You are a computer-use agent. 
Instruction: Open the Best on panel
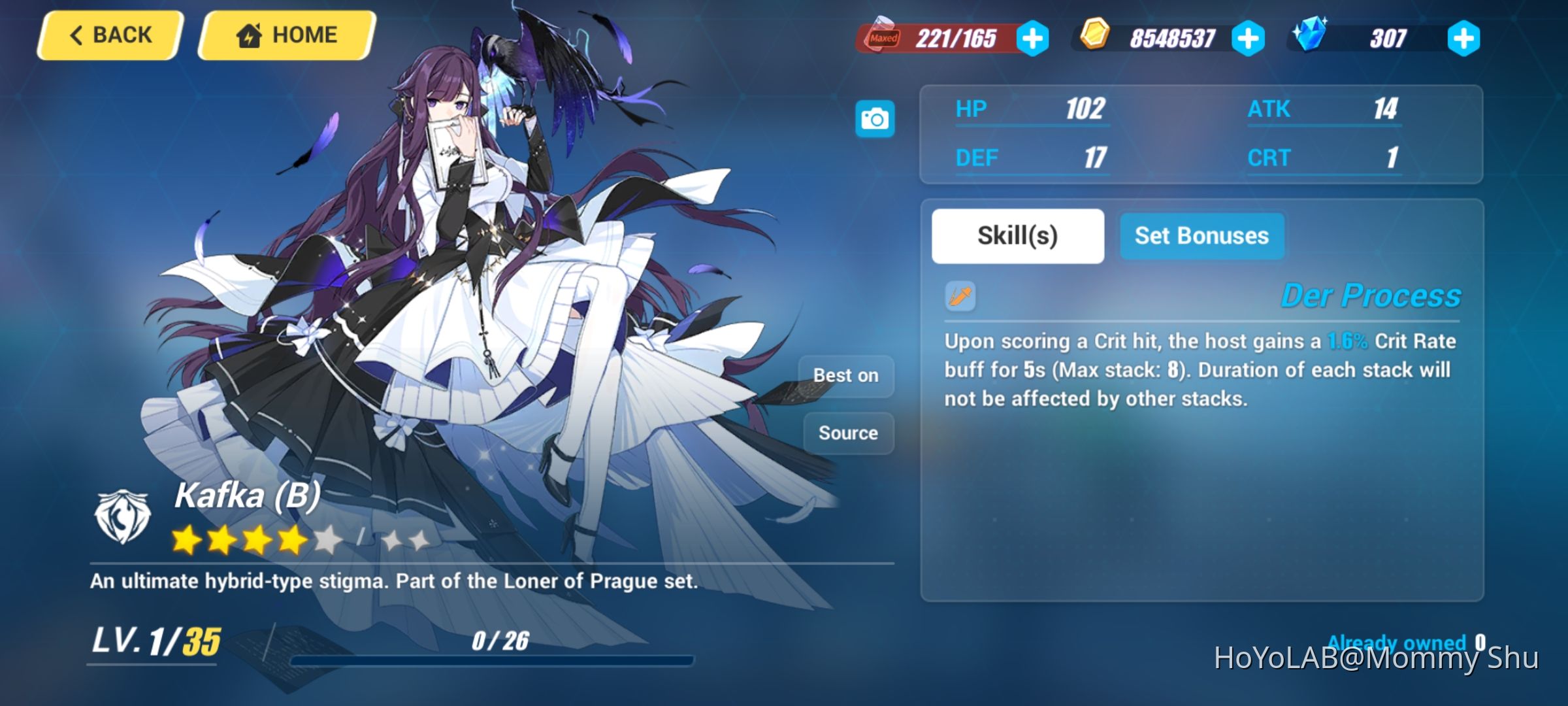pos(847,376)
